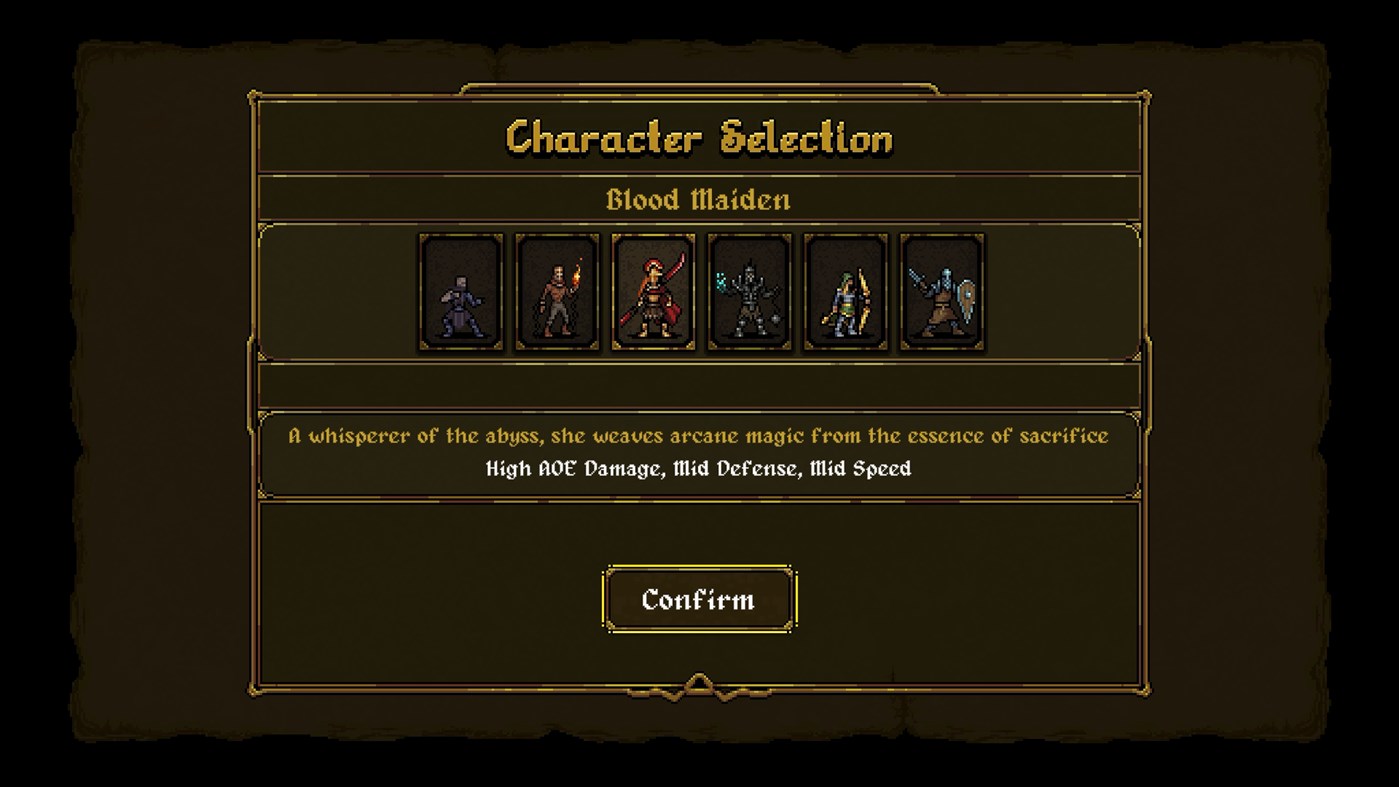Viewport: 1399px width, 787px height.
Task: Click the decorative chevron ornament below the panel
Action: coord(698,684)
